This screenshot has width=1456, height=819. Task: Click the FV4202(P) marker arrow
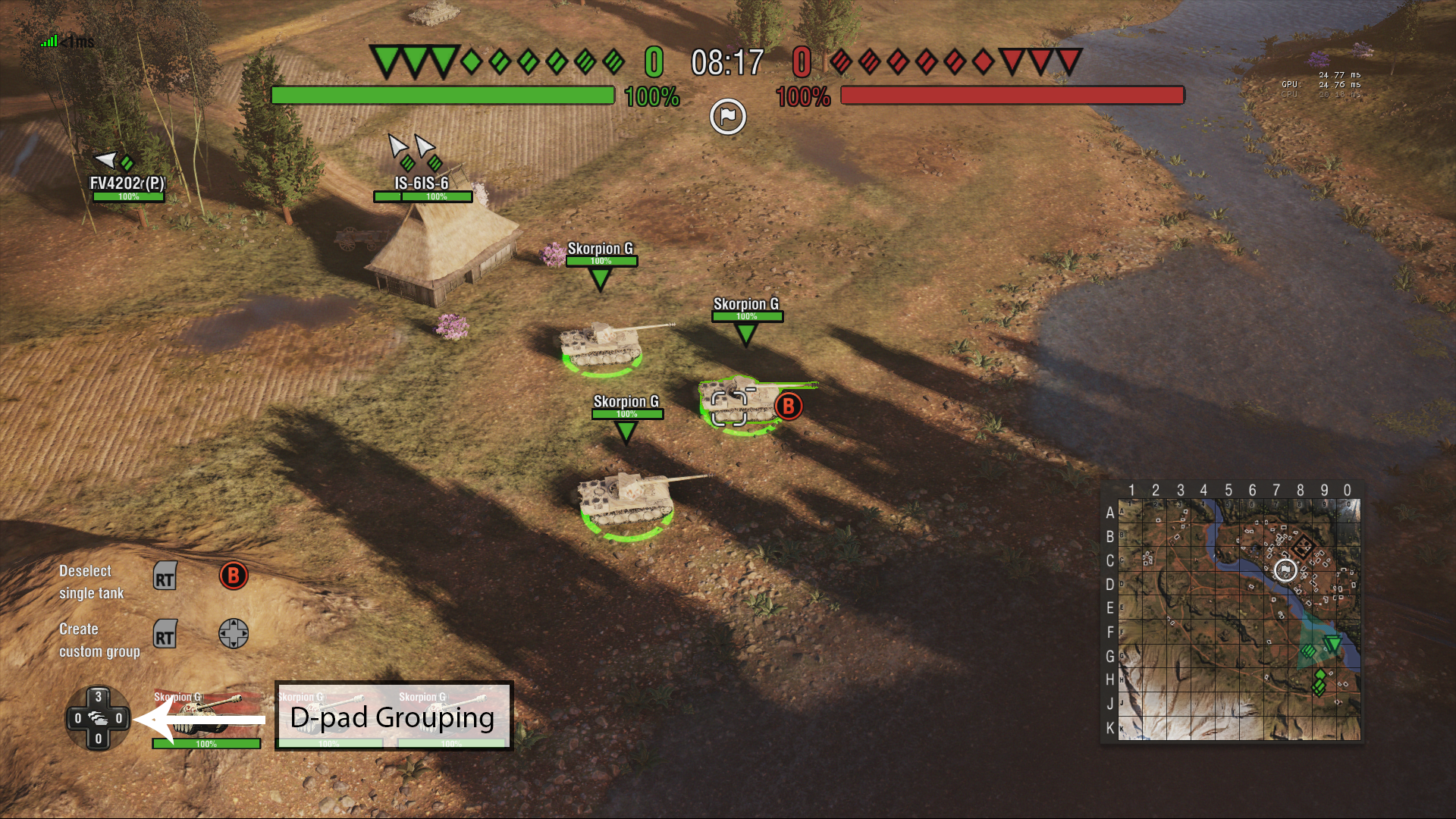[105, 160]
